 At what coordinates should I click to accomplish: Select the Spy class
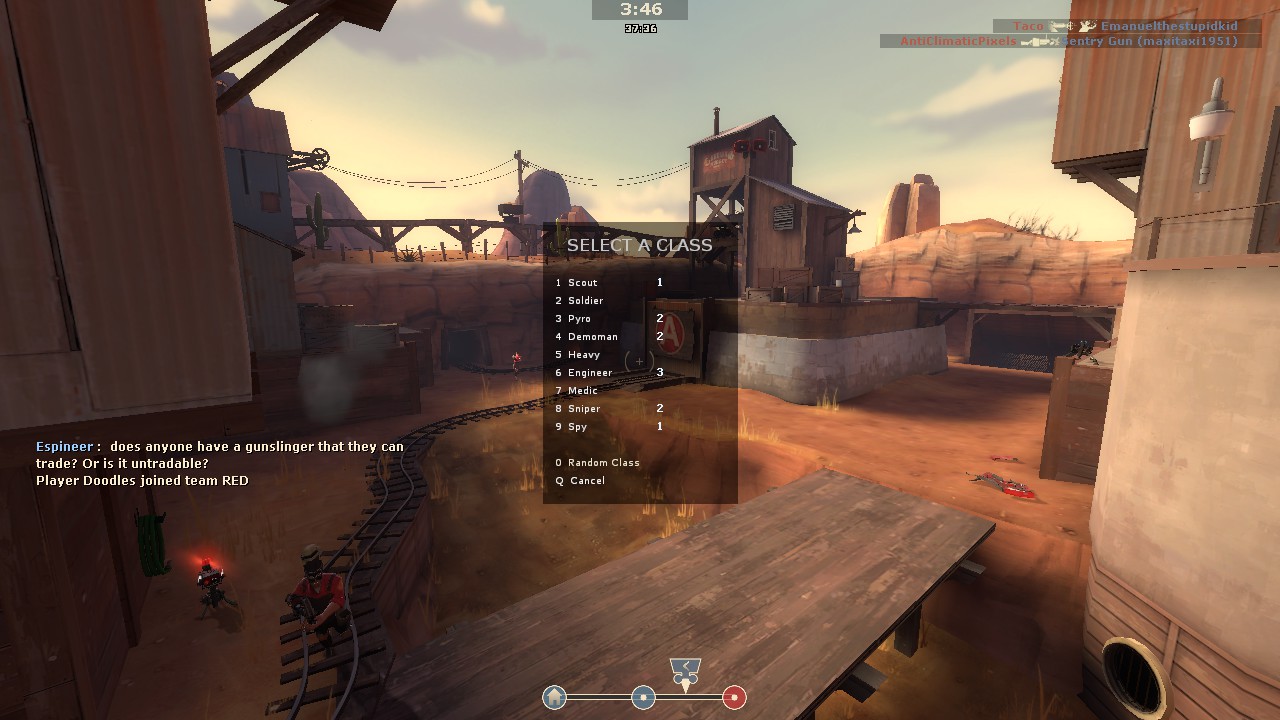pos(577,427)
